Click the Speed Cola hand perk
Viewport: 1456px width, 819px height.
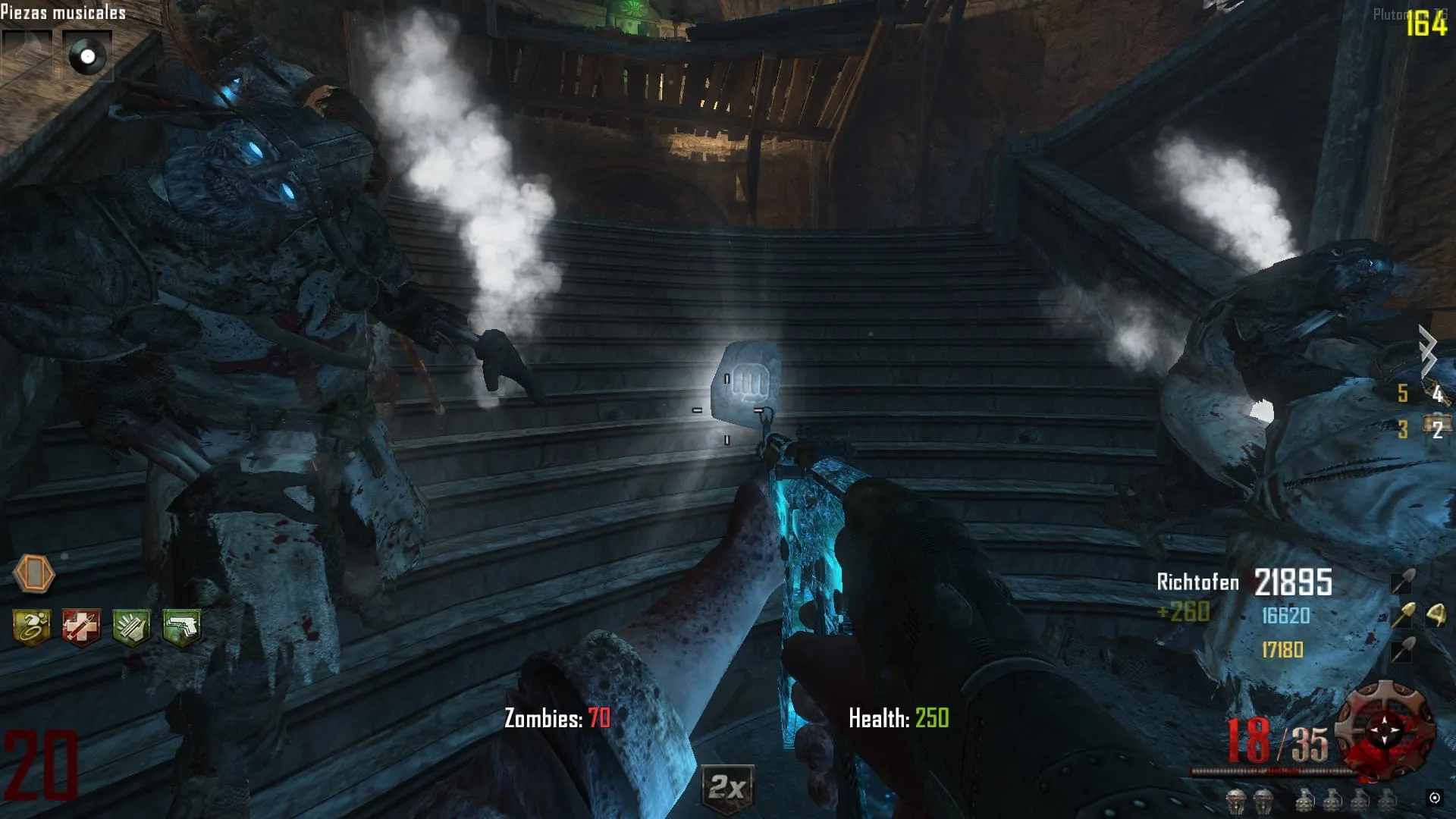131,627
